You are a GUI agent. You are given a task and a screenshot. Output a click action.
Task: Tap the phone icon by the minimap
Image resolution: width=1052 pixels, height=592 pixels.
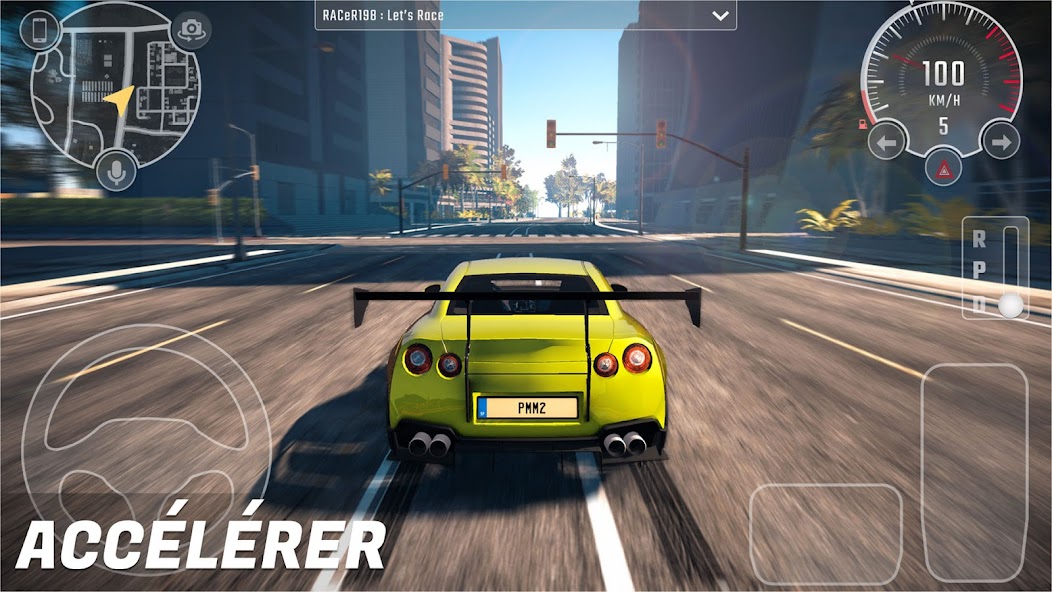tap(41, 29)
